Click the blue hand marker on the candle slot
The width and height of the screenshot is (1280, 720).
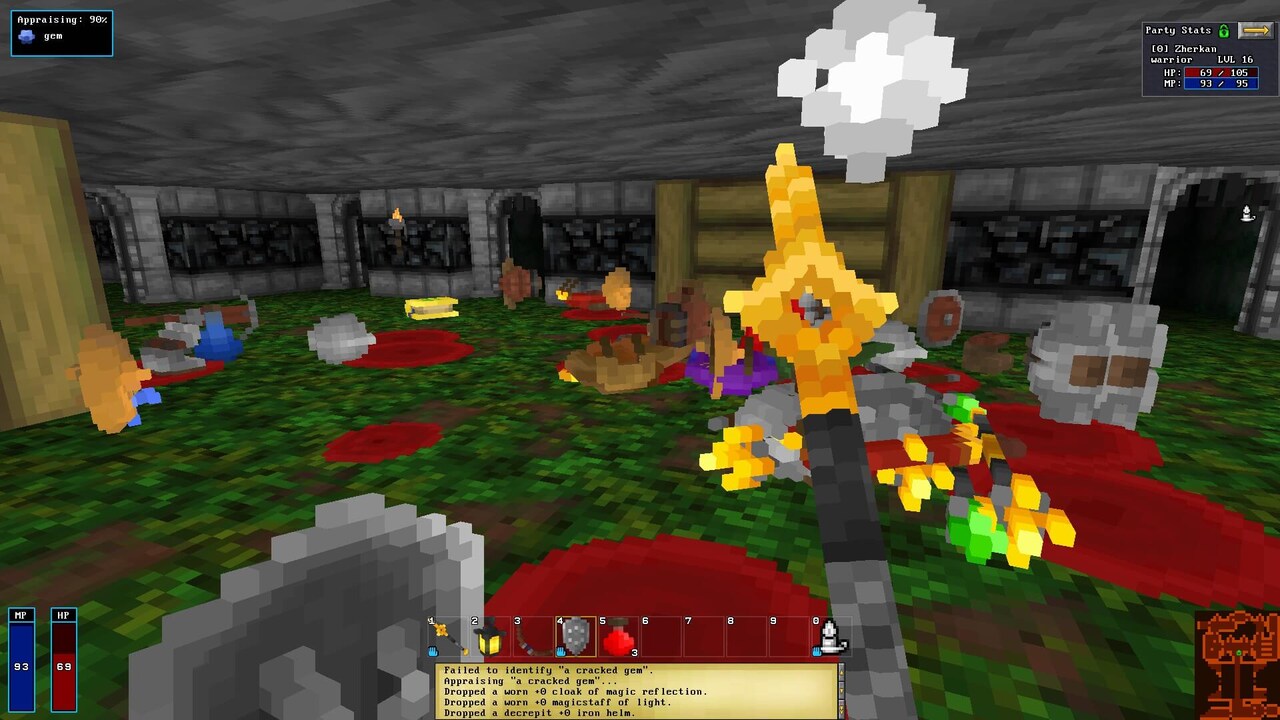click(x=817, y=652)
